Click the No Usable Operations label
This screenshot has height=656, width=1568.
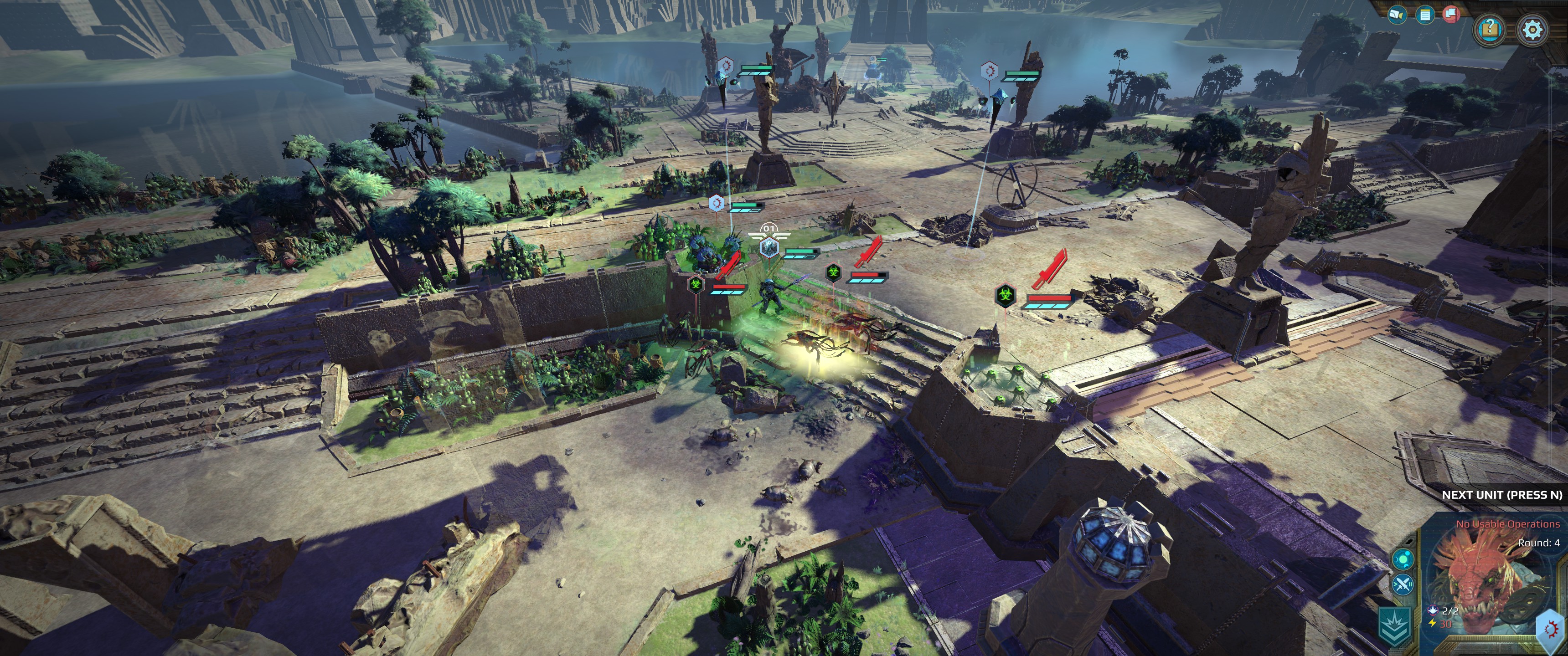pyautogui.click(x=1508, y=525)
